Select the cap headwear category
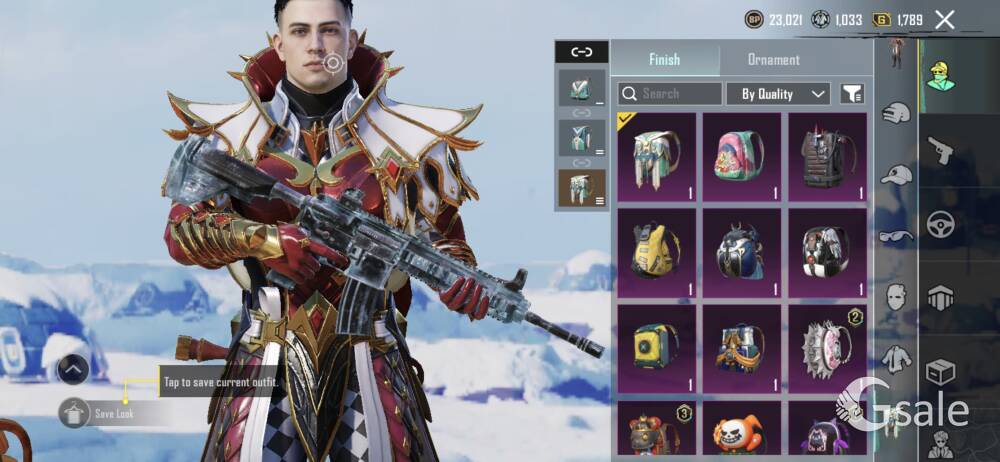The width and height of the screenshot is (1000, 462). (x=896, y=176)
